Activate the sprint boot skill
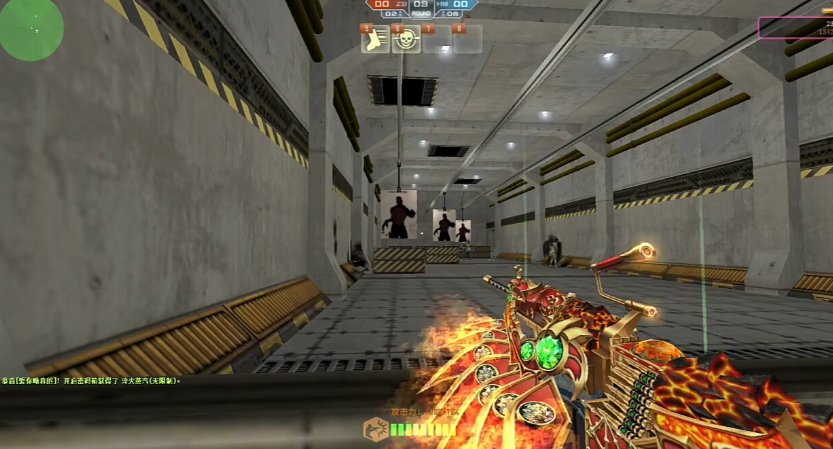The image size is (833, 449). 375,39
